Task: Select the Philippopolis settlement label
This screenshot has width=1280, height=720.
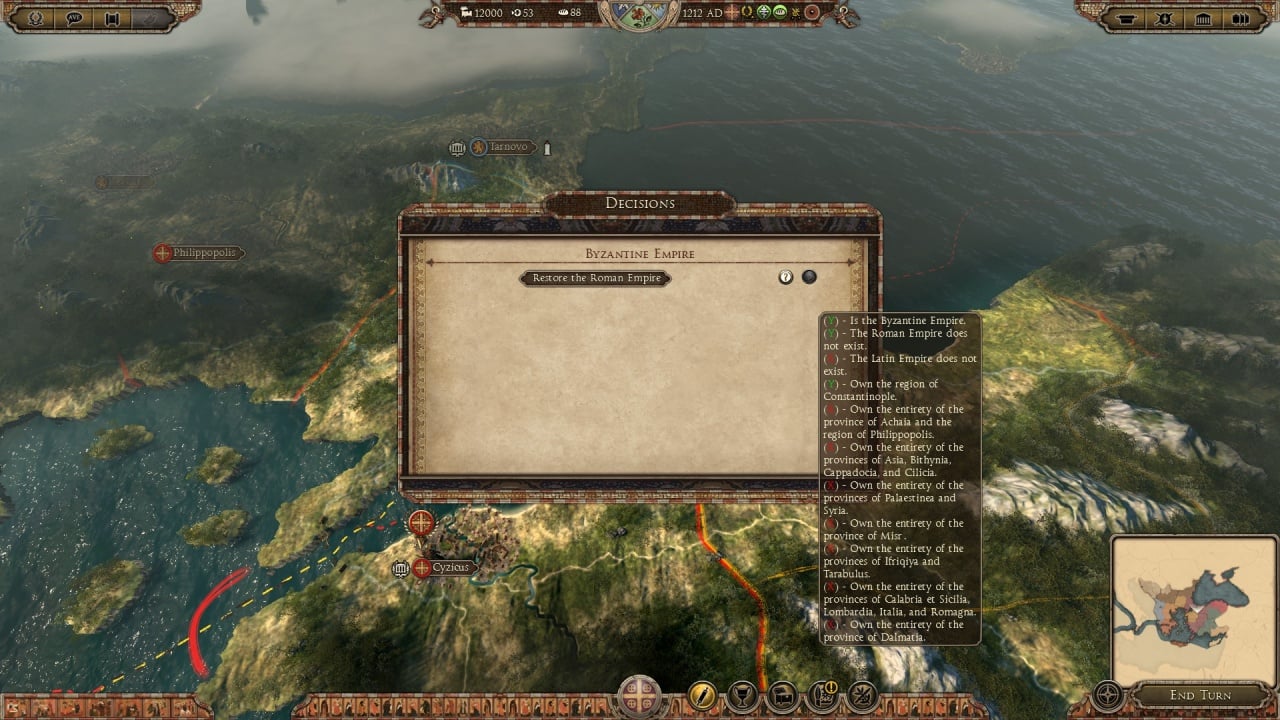Action: pos(204,253)
